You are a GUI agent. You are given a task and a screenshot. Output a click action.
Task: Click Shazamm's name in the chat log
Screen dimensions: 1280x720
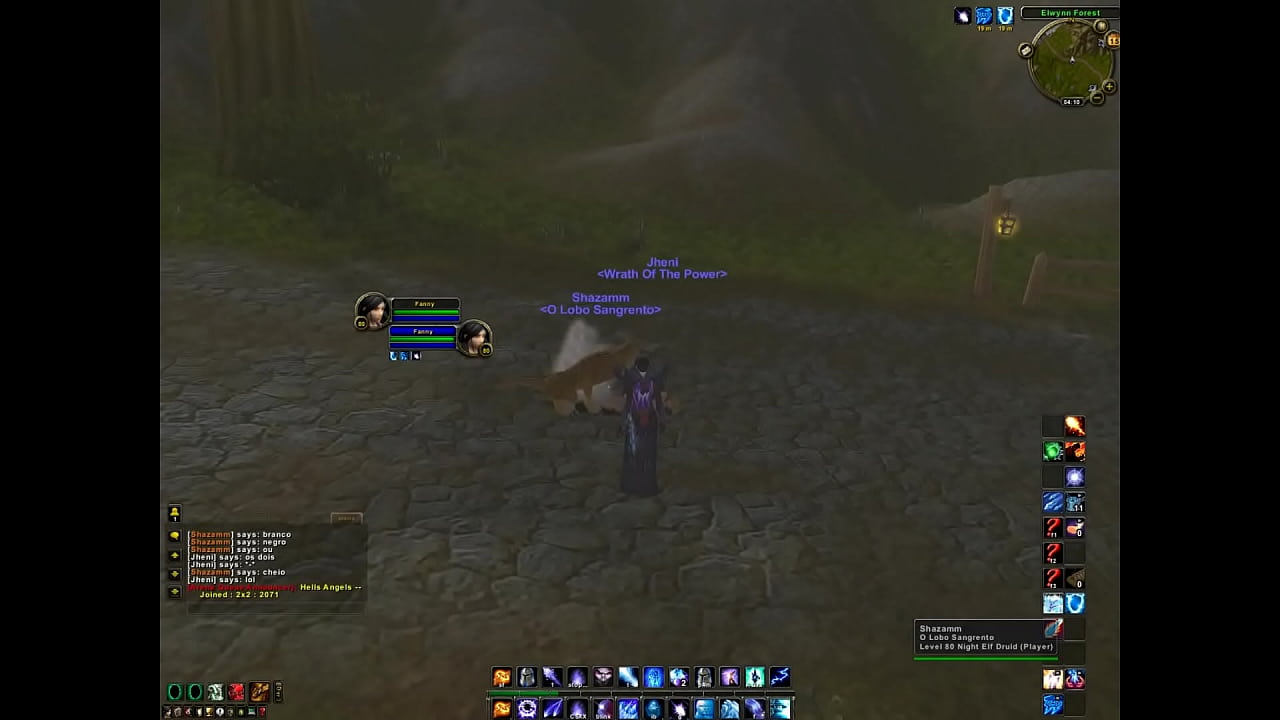[x=211, y=535]
